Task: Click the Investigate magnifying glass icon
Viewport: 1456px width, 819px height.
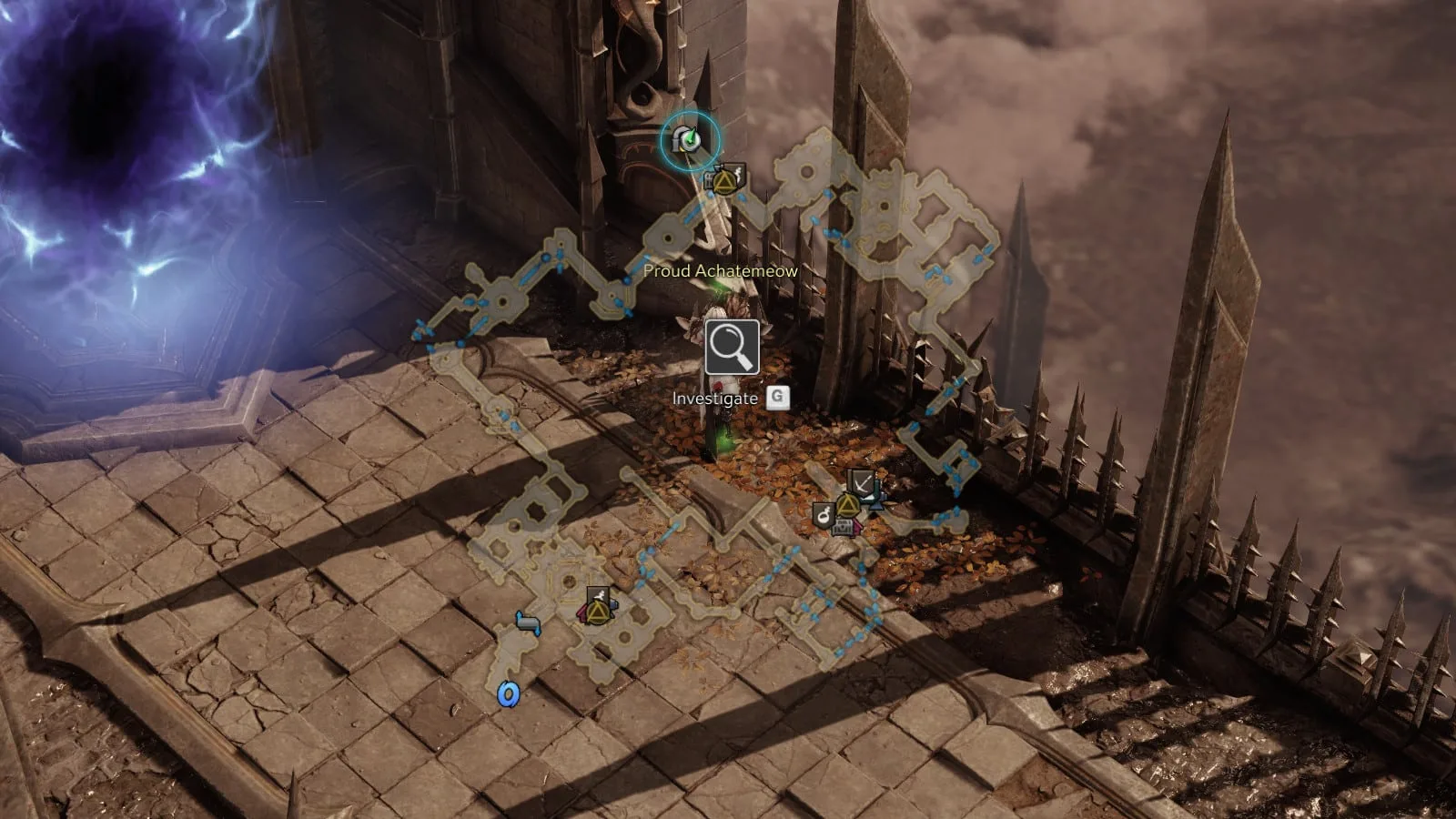Action: click(732, 347)
